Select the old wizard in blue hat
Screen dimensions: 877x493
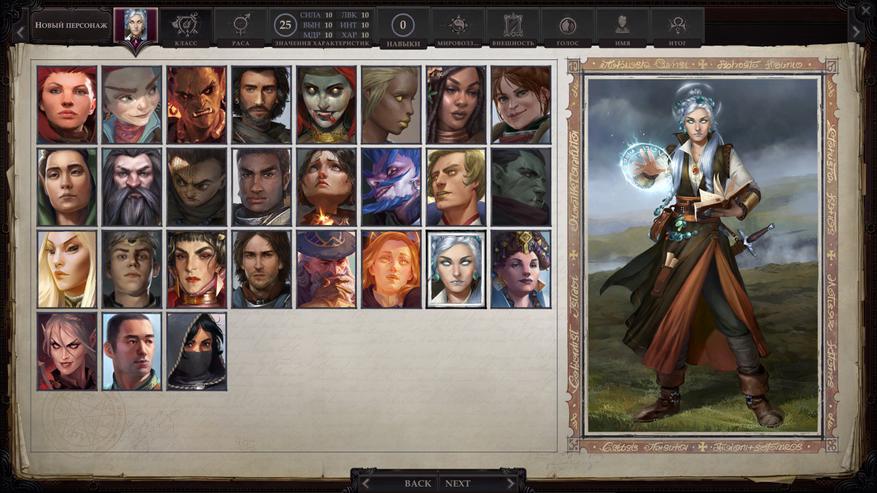coord(327,269)
